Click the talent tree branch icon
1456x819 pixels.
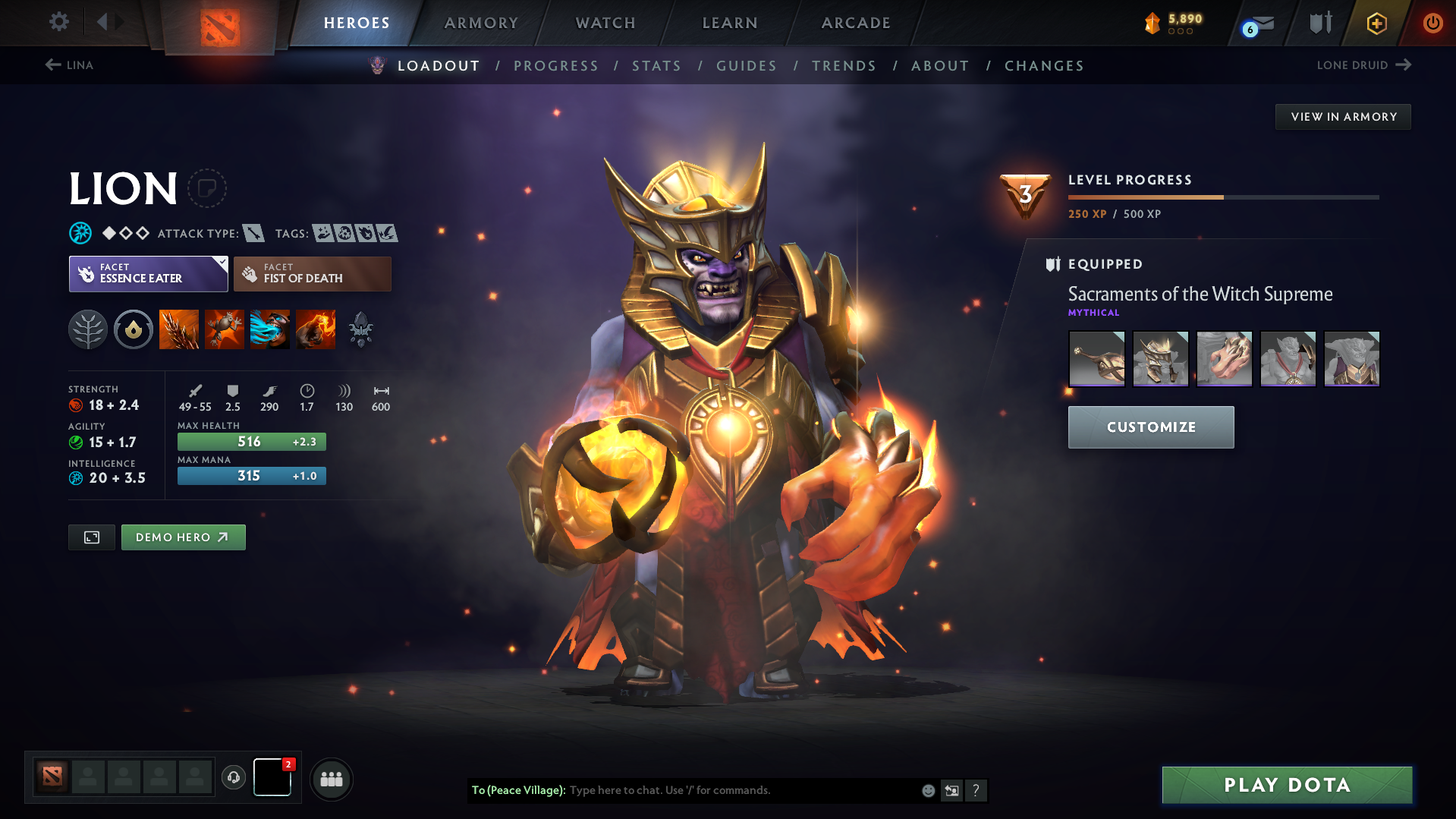pos(88,329)
